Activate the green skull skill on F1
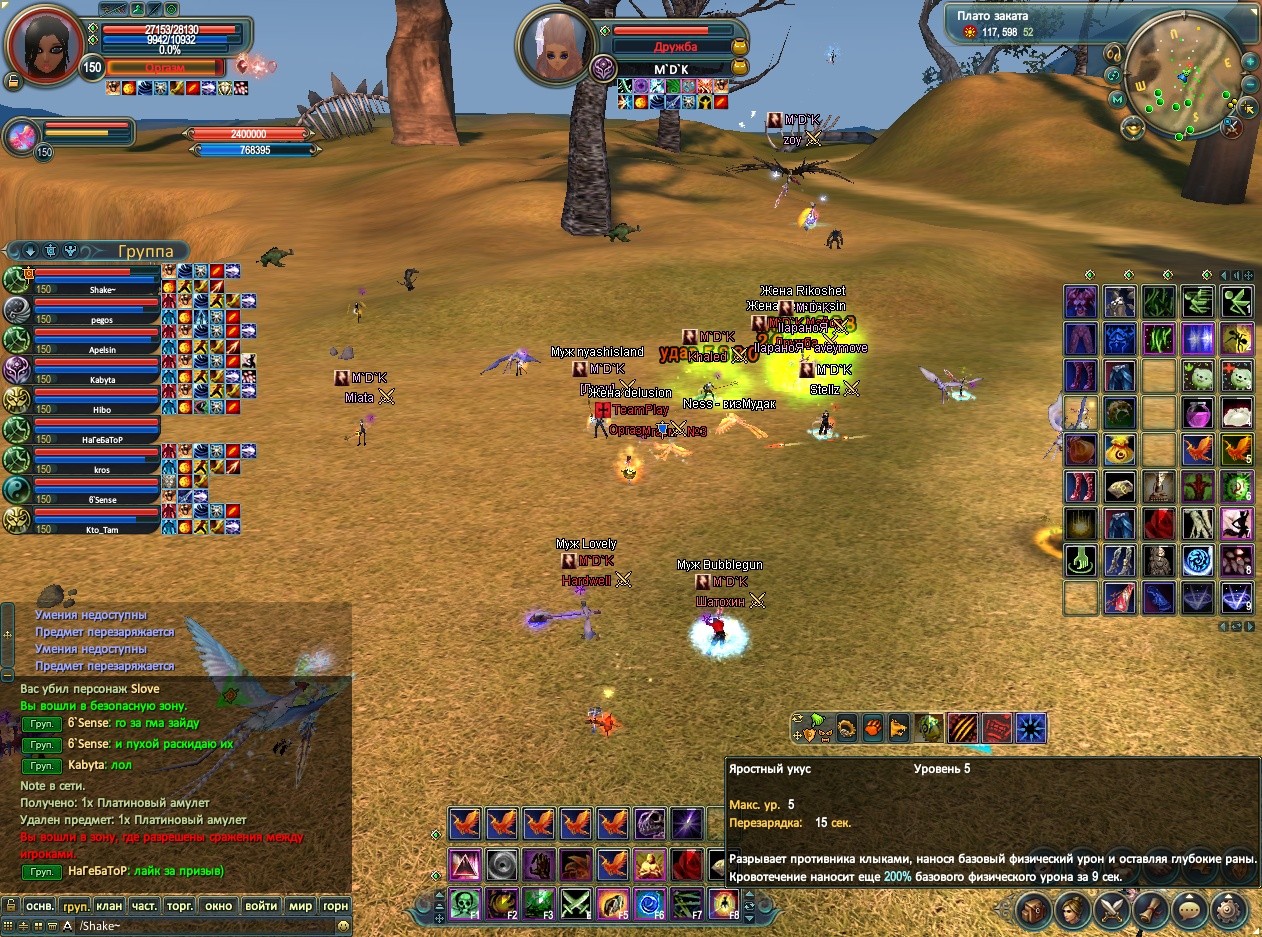Viewport: 1262px width, 937px height. (465, 903)
